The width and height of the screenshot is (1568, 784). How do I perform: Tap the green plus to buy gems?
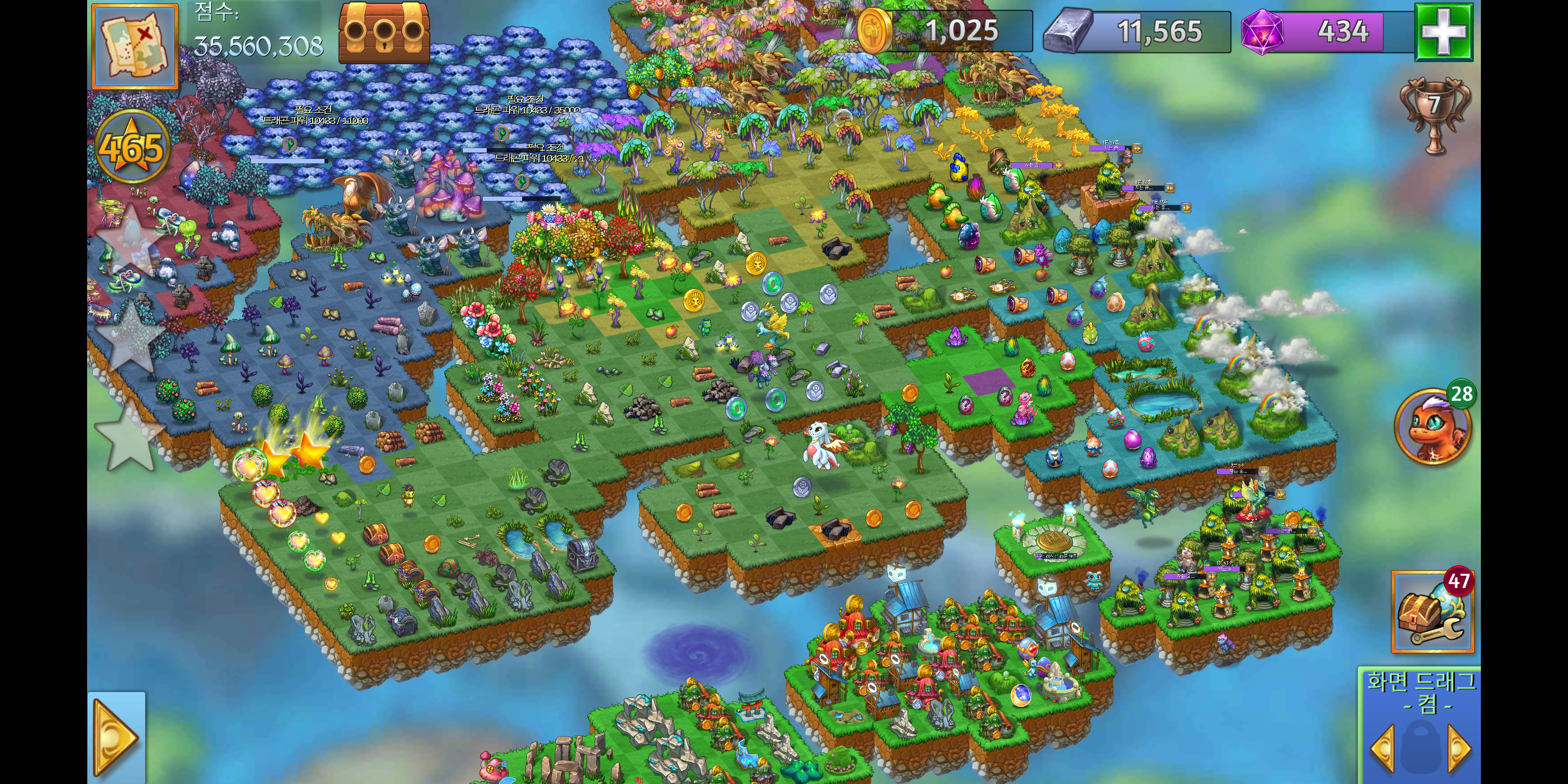[1443, 32]
